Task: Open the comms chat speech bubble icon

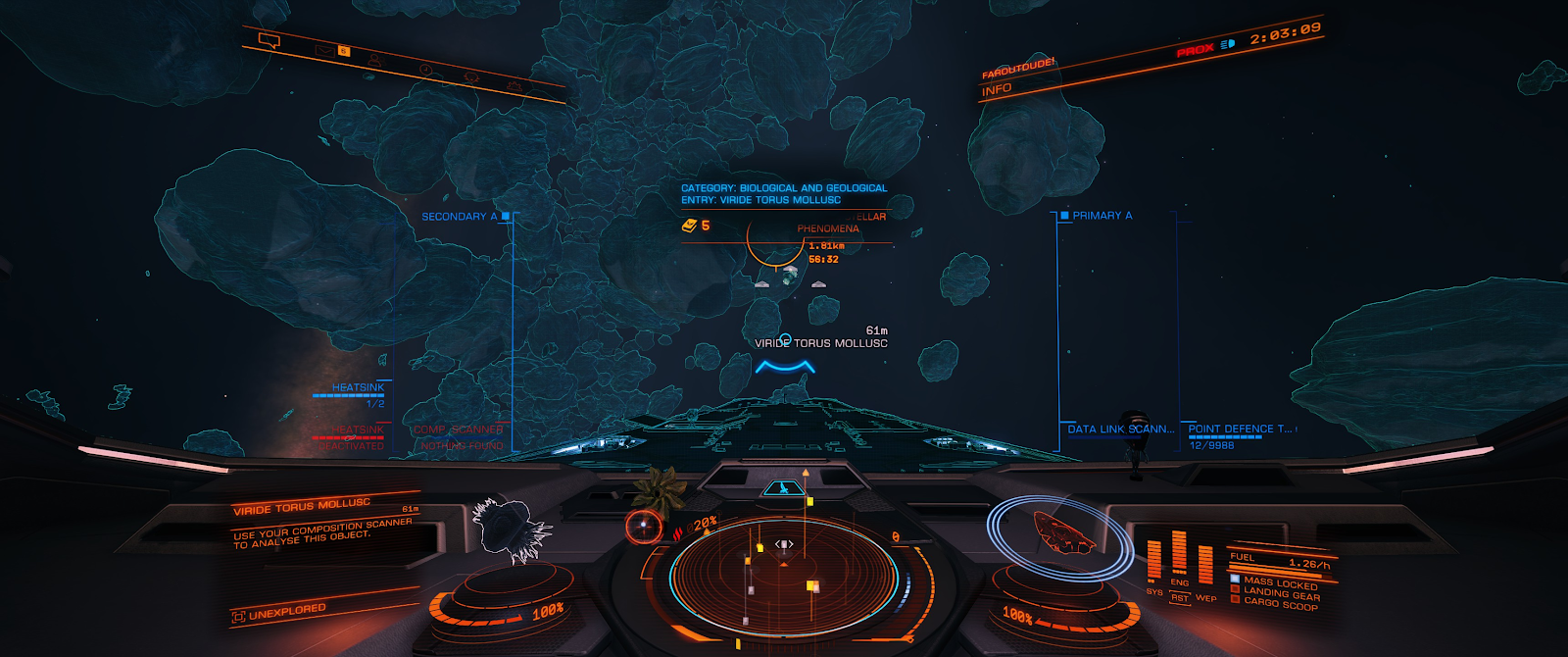Action: [x=269, y=41]
